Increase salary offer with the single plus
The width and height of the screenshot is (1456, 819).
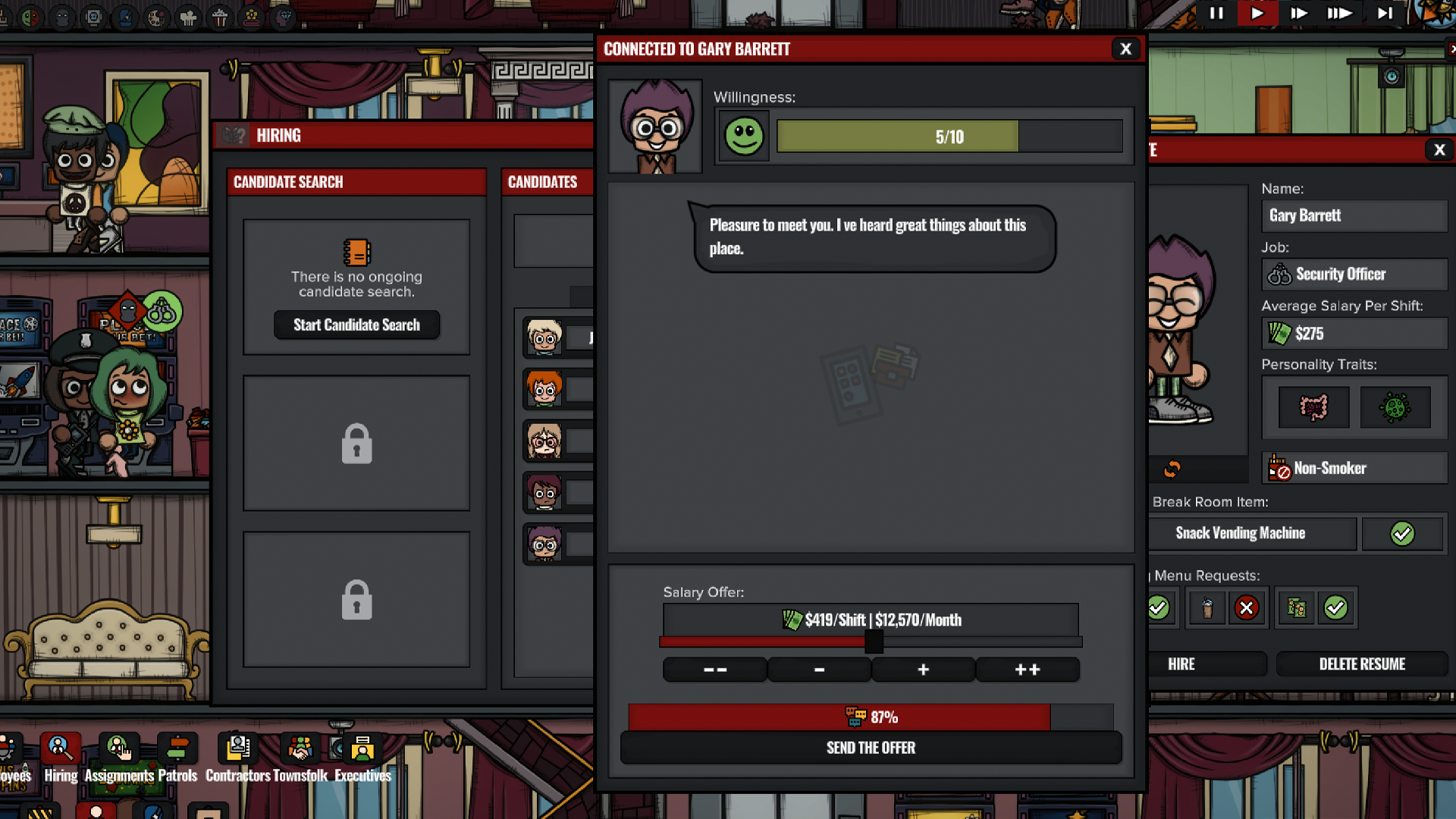(923, 670)
